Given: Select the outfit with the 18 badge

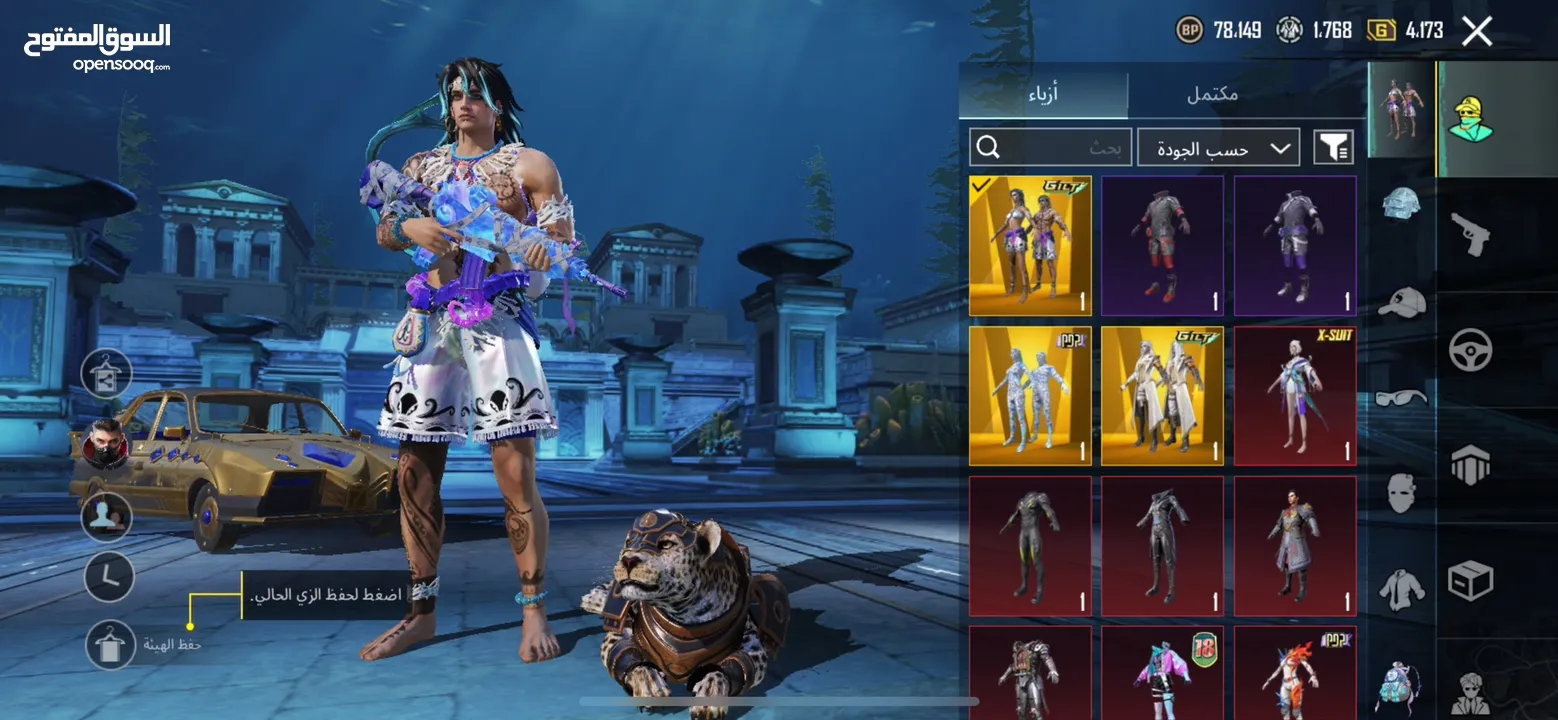Looking at the screenshot, I should 1162,672.
